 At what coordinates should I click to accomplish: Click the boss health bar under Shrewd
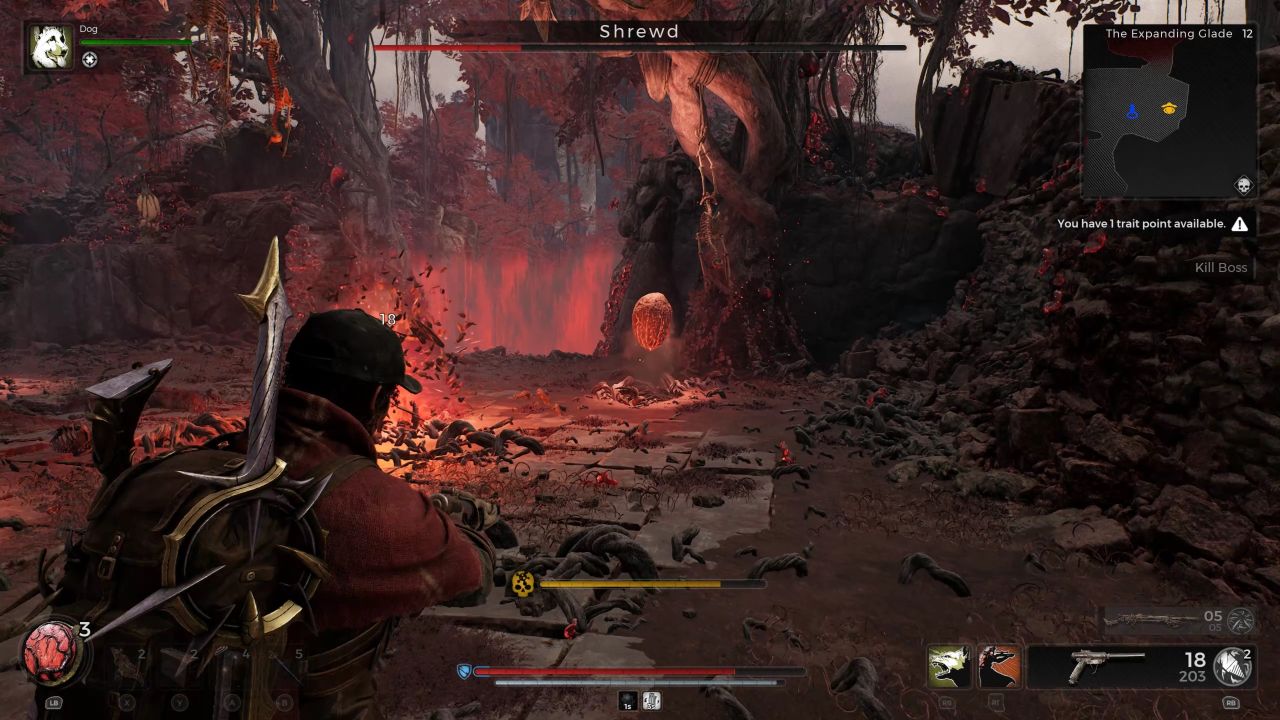[639, 46]
